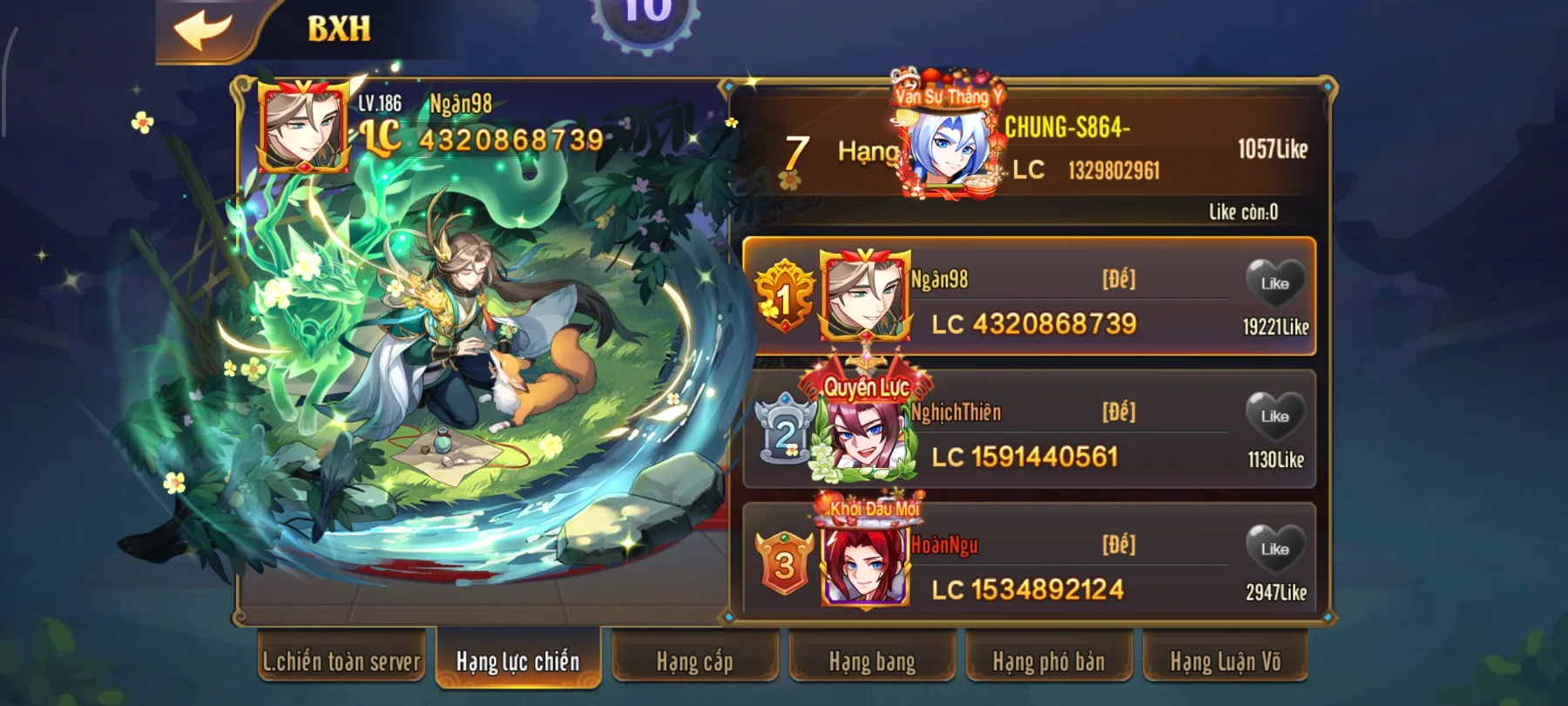Screen dimensions: 1568x706
Task: Switch to the Hạng cấp tab
Action: coord(693,662)
